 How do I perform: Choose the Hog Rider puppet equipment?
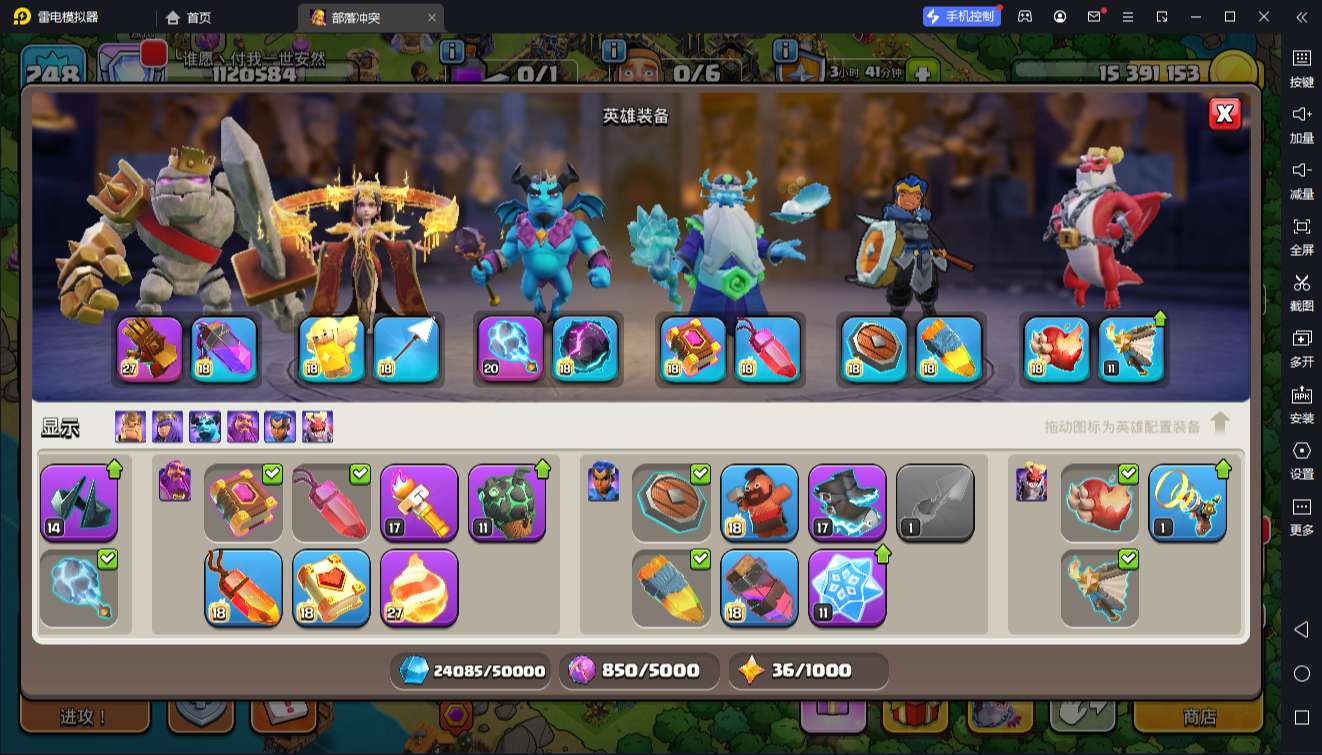(759, 502)
